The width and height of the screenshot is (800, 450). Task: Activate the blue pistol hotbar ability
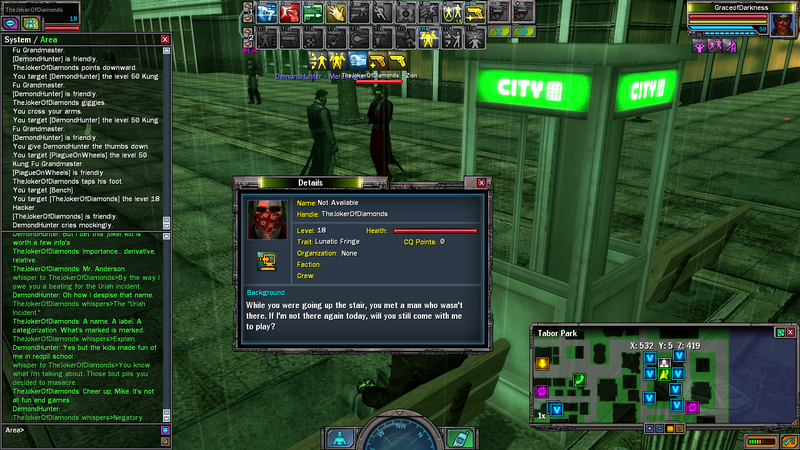click(266, 13)
